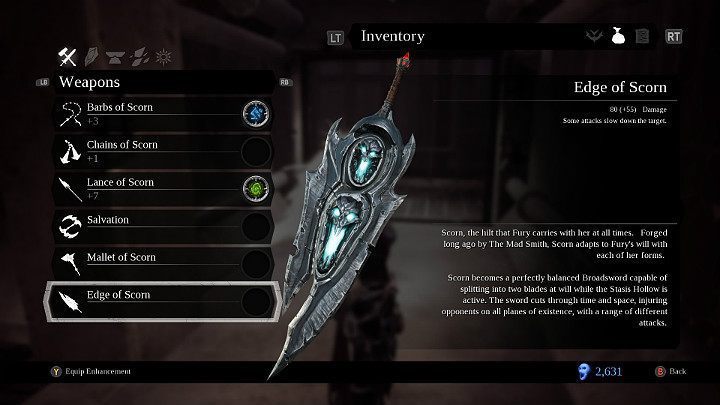Click the green enhancement on Lance of Scorn

tap(257, 188)
